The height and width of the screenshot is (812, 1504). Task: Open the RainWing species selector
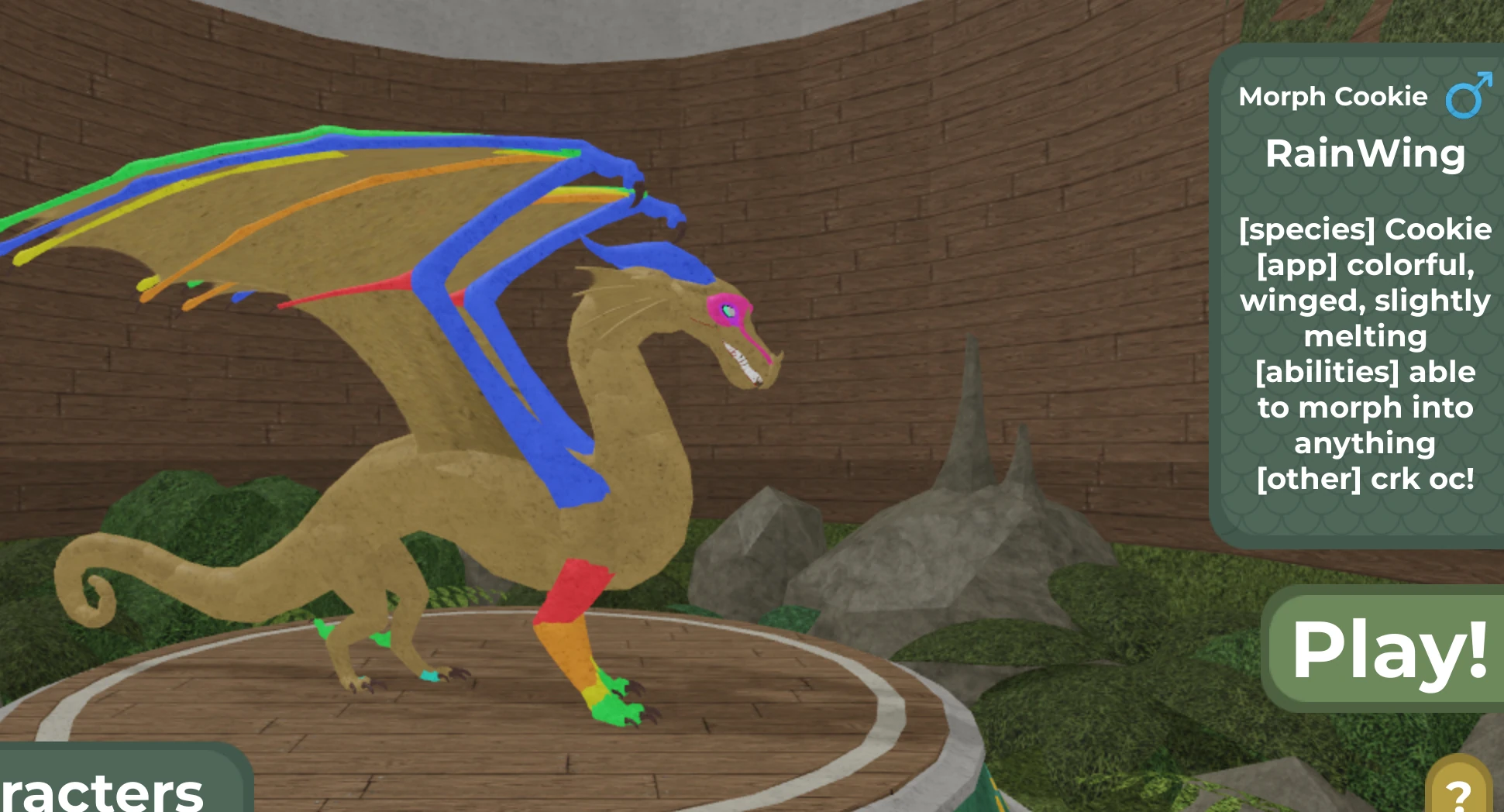tap(1365, 154)
